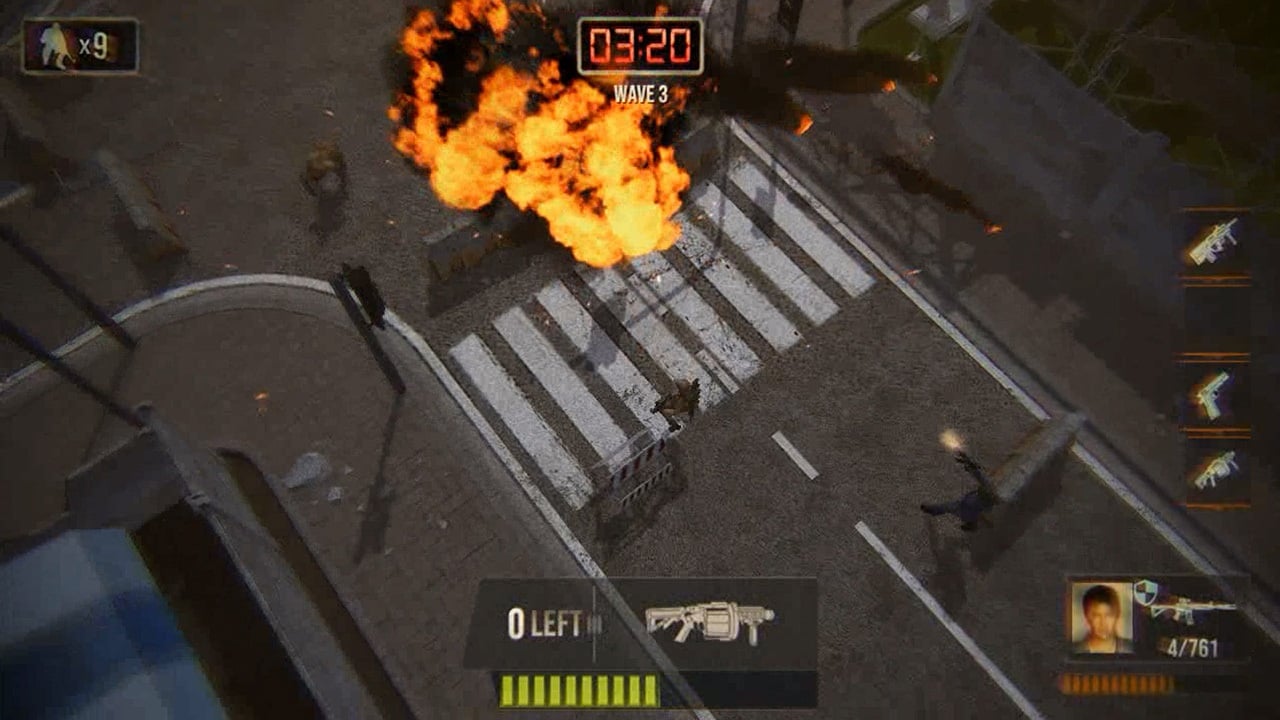Click the teammate's face portrait
Viewport: 1280px width, 720px height.
coord(1100,616)
